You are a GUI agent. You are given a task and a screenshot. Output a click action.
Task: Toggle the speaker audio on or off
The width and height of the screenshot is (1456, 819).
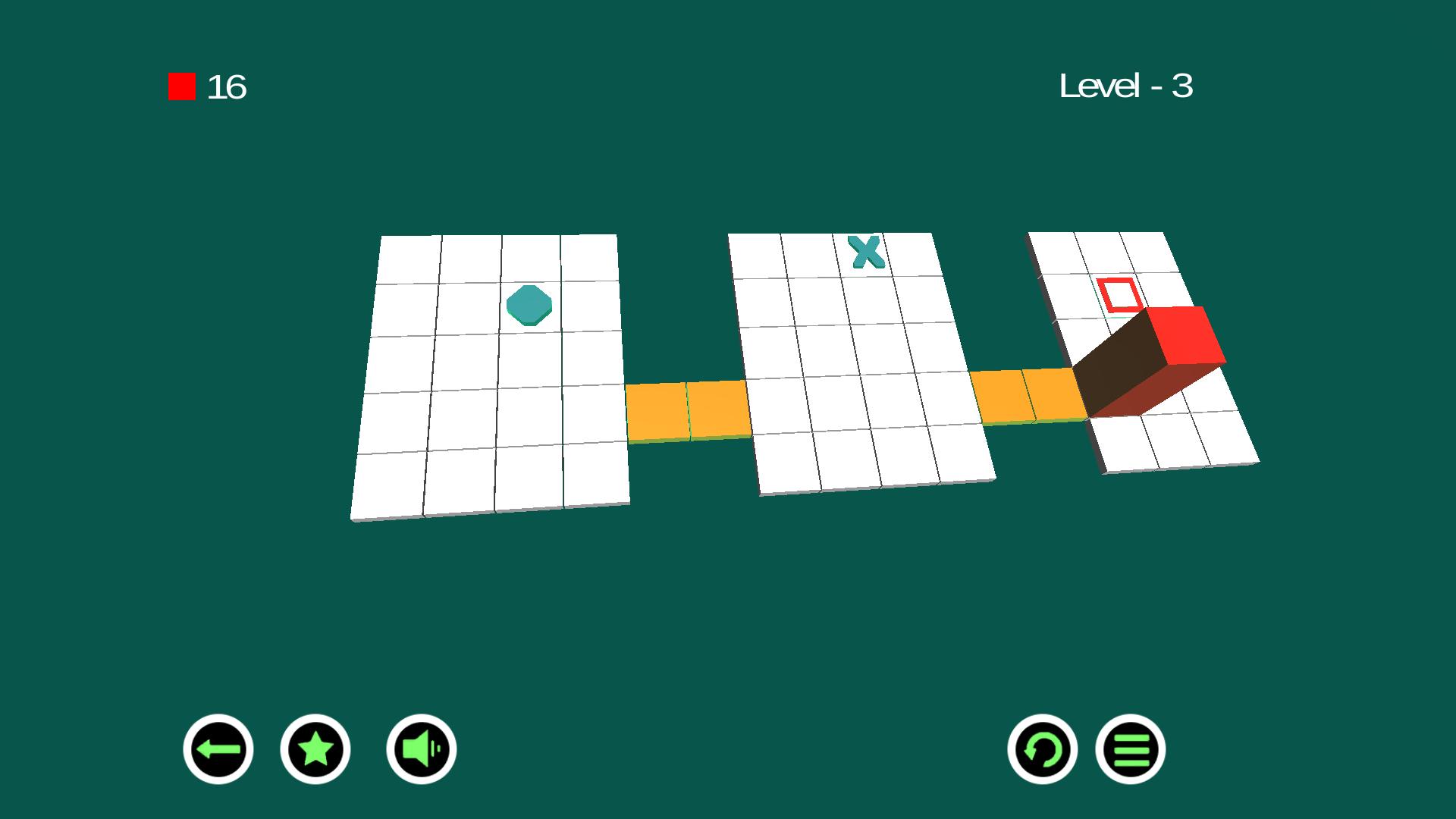coord(419,748)
